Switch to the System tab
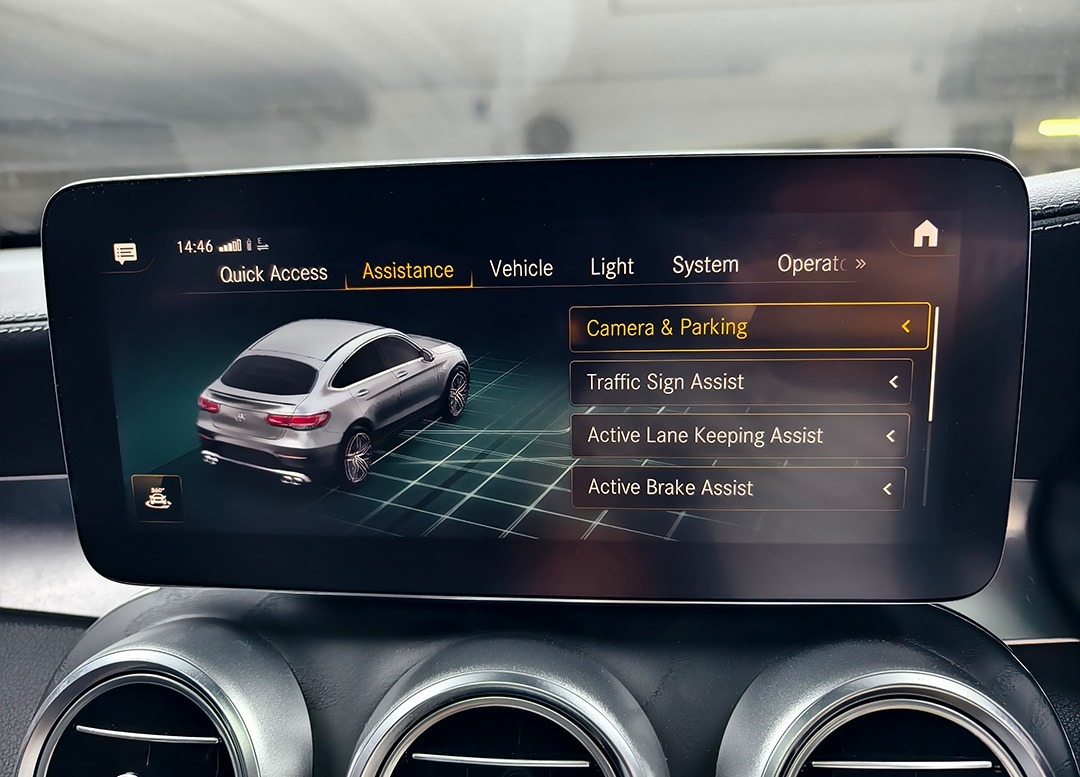Image resolution: width=1080 pixels, height=777 pixels. [x=705, y=265]
